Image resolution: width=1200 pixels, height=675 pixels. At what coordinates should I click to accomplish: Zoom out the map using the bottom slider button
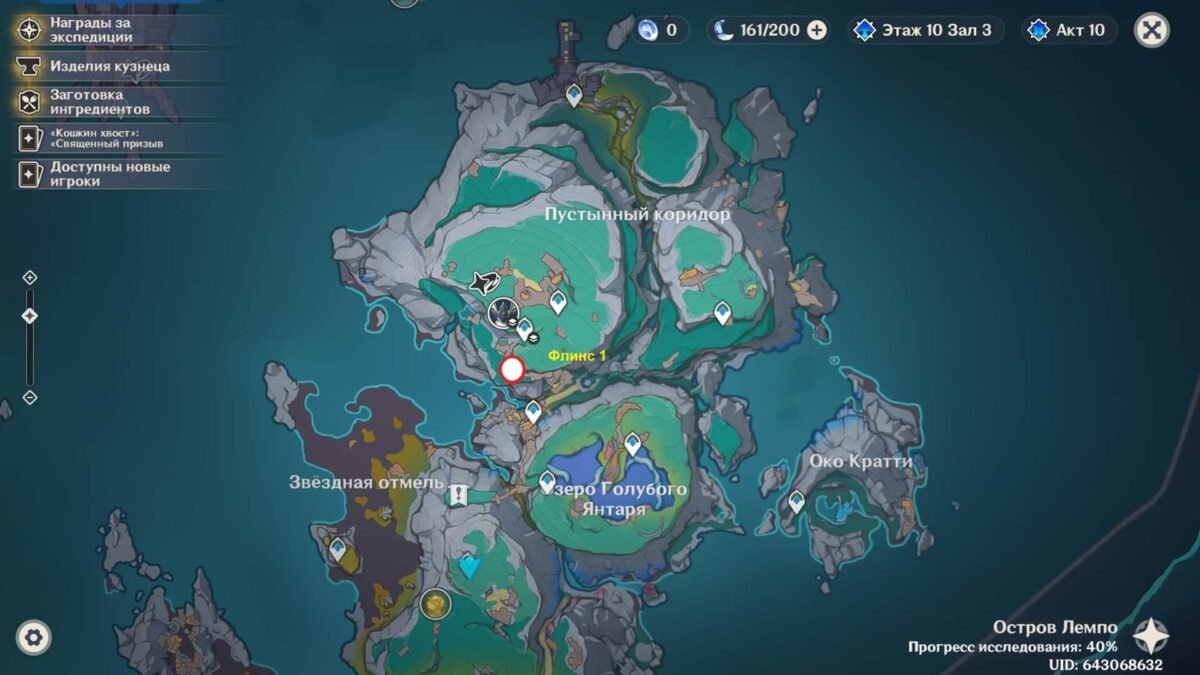pyautogui.click(x=30, y=397)
